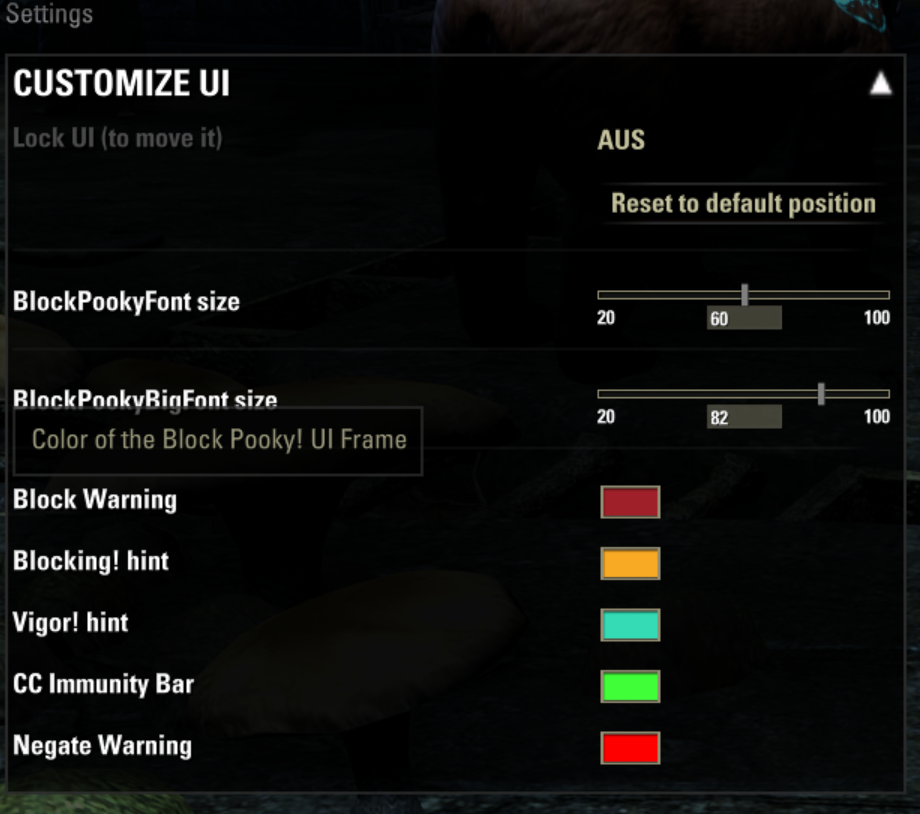Edit the BlockPookyFont size value box
The width and height of the screenshot is (920, 814).
[x=743, y=319]
